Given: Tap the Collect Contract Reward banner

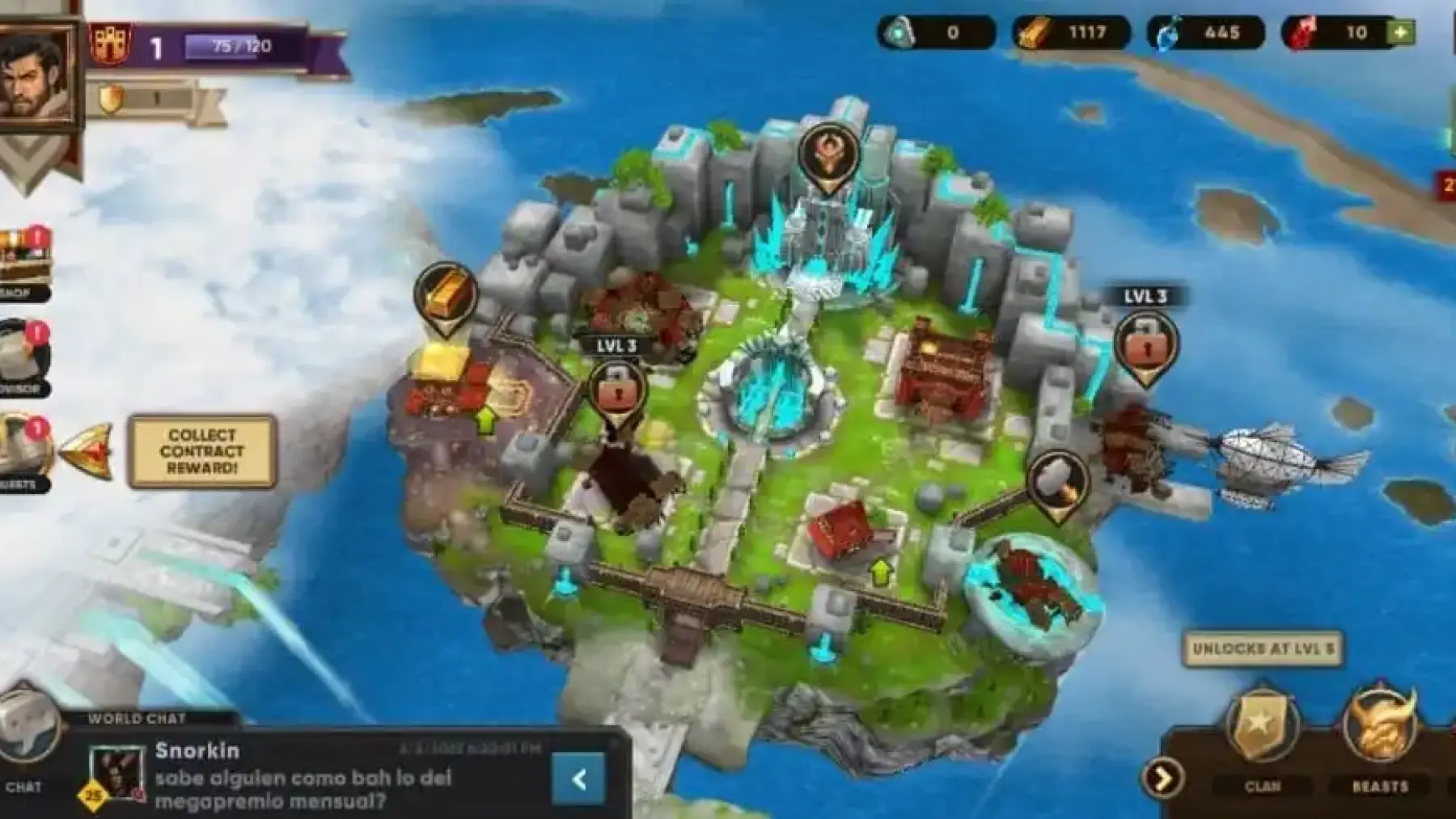Looking at the screenshot, I should 202,452.
